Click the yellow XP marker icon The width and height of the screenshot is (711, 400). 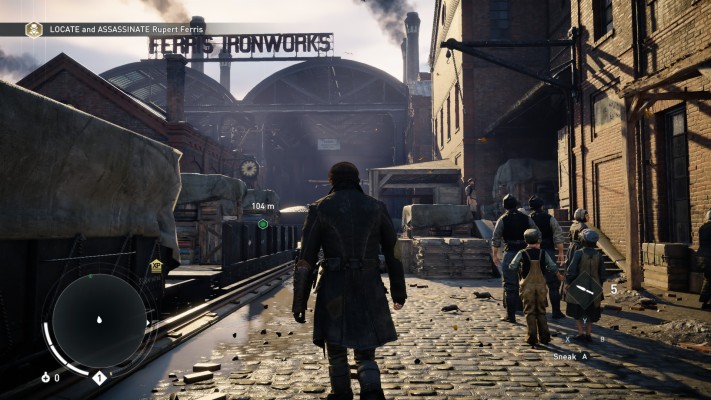coord(156,266)
